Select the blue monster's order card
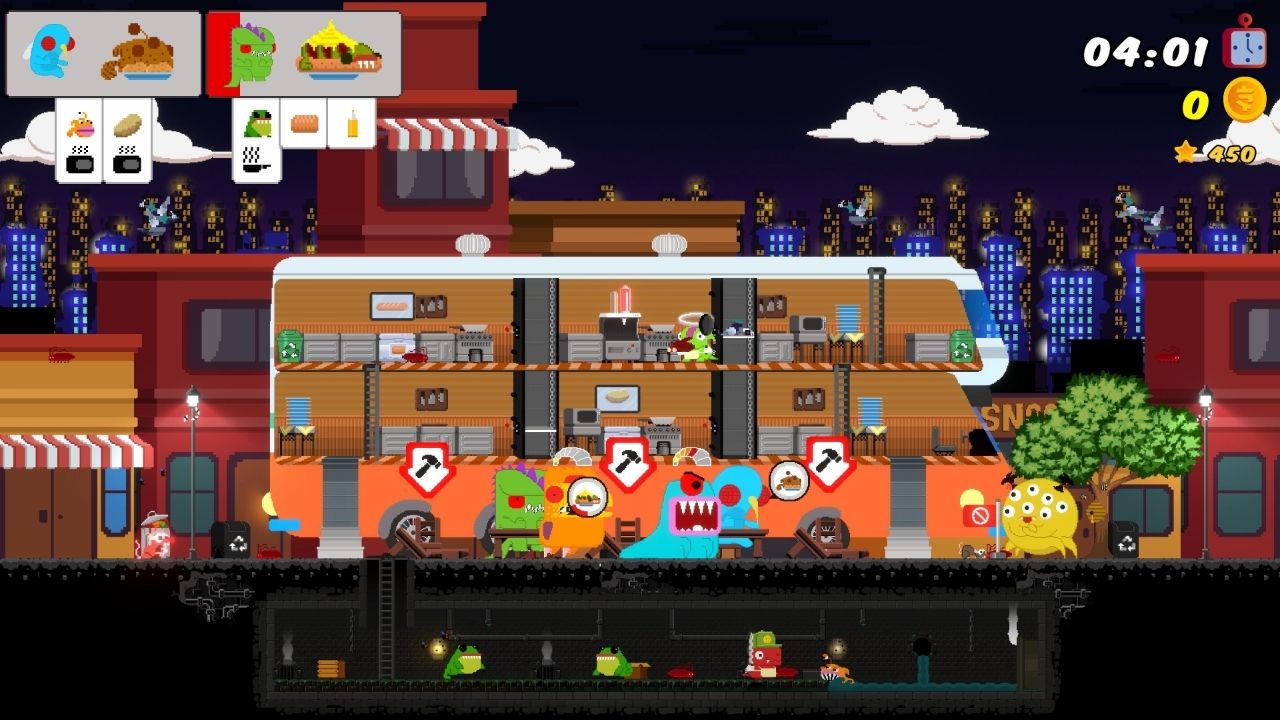 click(105, 52)
